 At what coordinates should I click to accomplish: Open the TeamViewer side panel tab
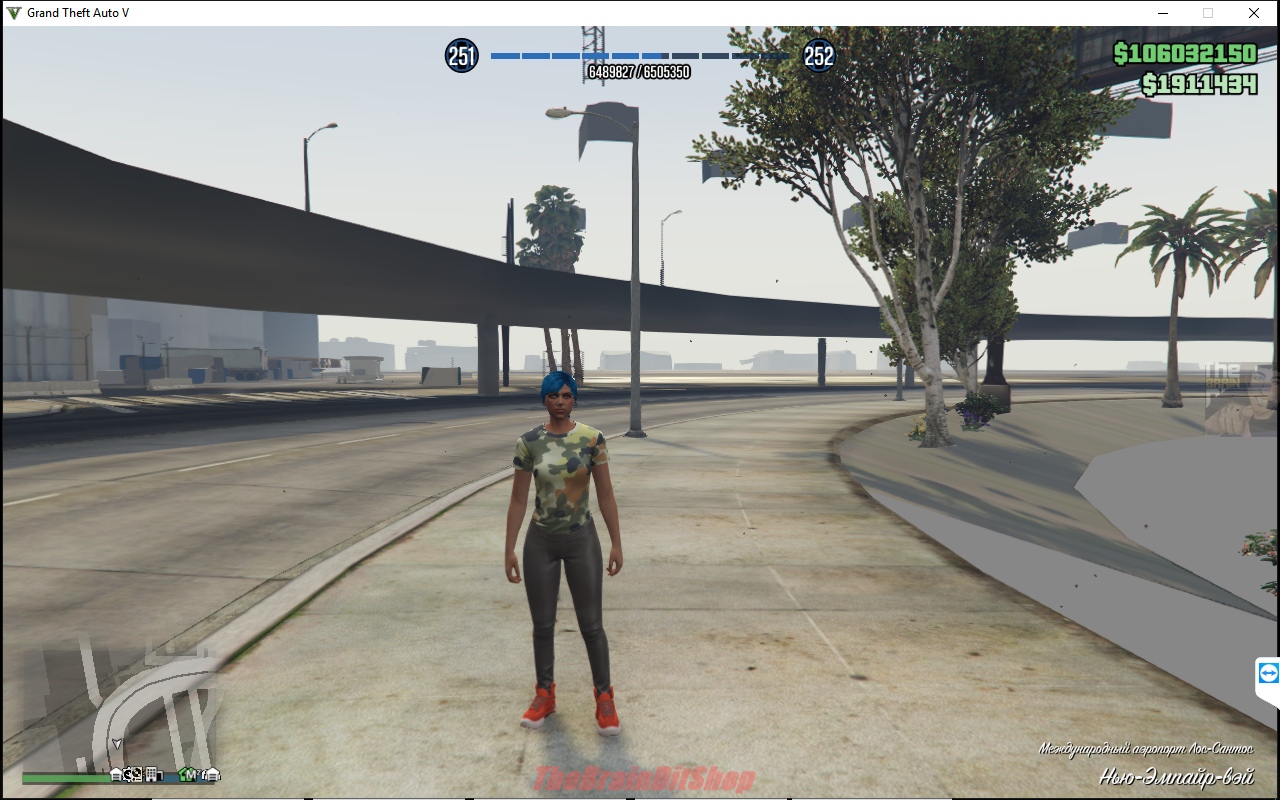pyautogui.click(x=1268, y=672)
